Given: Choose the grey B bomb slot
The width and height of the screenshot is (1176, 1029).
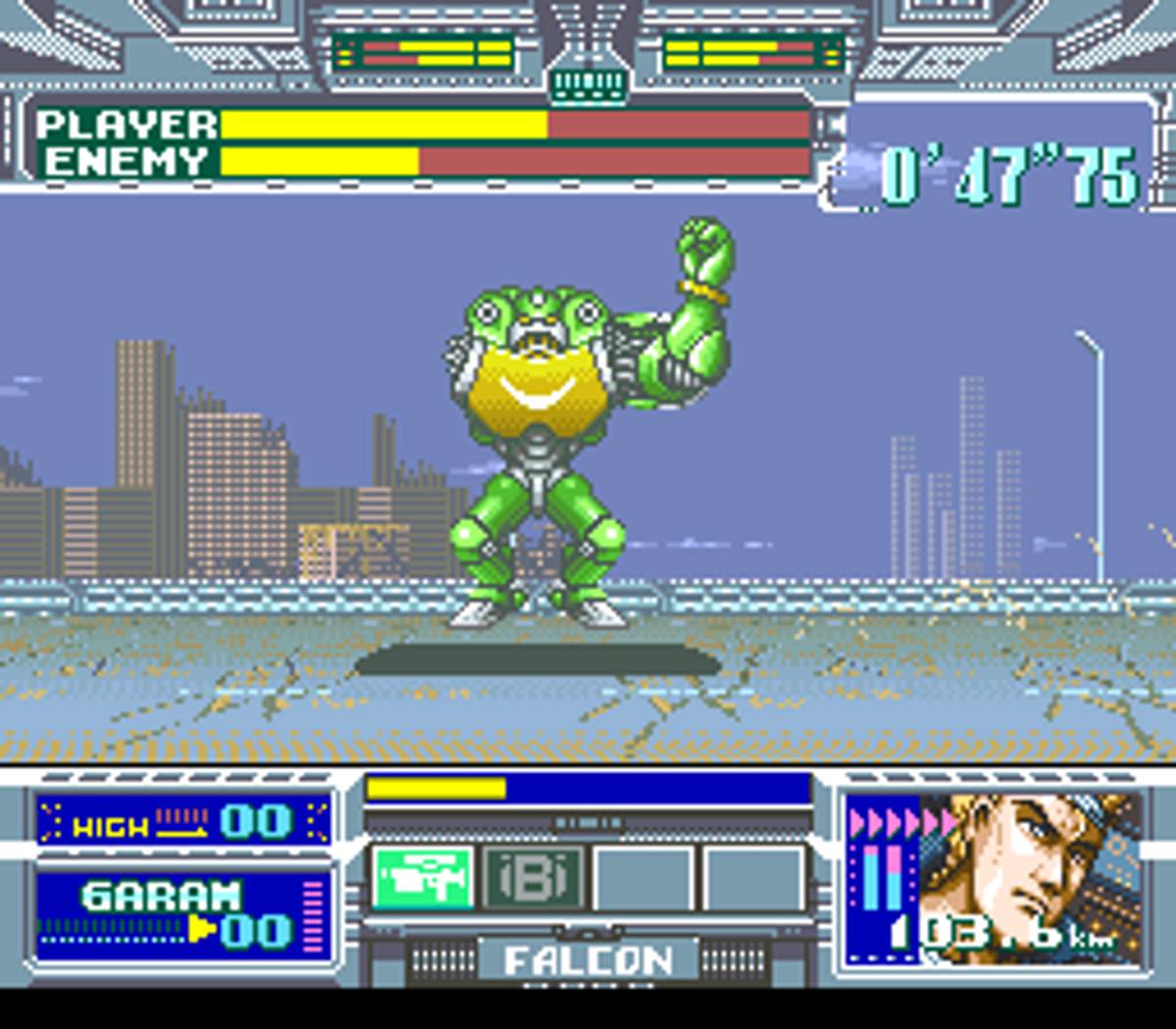Looking at the screenshot, I should [534, 878].
